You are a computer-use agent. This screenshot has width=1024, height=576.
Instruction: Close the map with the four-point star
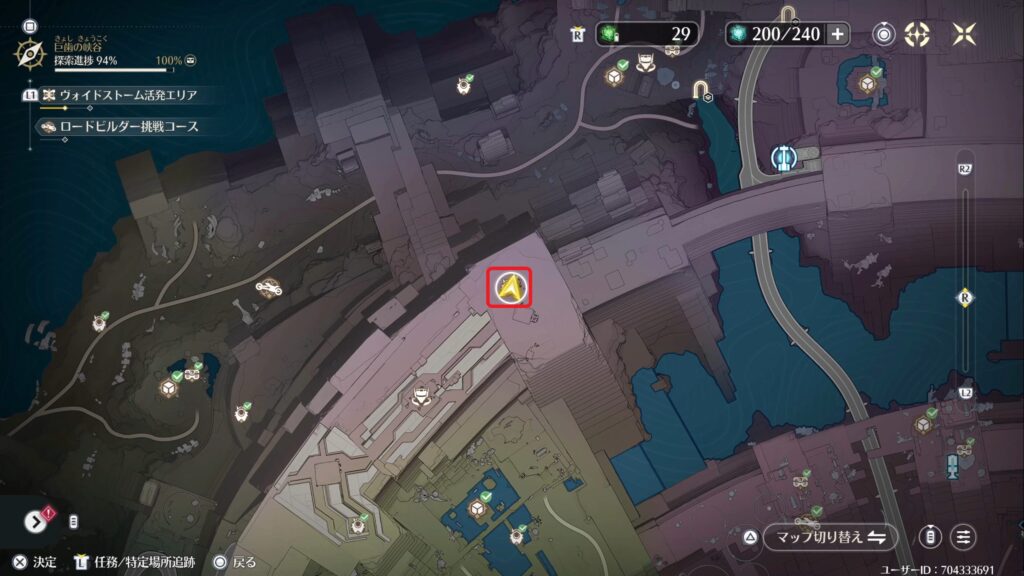pyautogui.click(x=964, y=34)
